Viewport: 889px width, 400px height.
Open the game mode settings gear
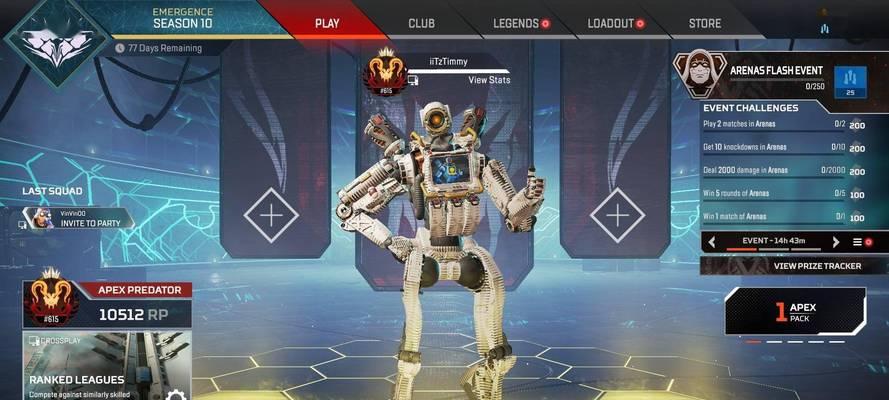click(176, 396)
